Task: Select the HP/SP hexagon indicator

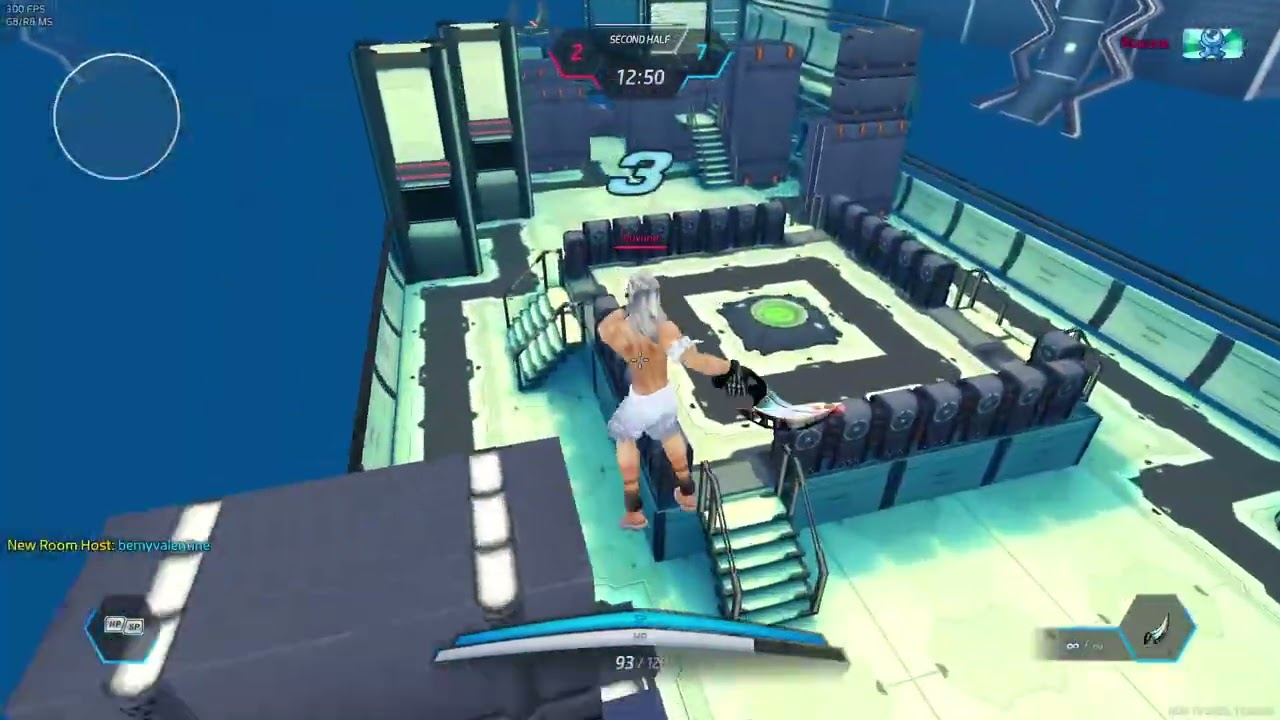Action: 124,627
